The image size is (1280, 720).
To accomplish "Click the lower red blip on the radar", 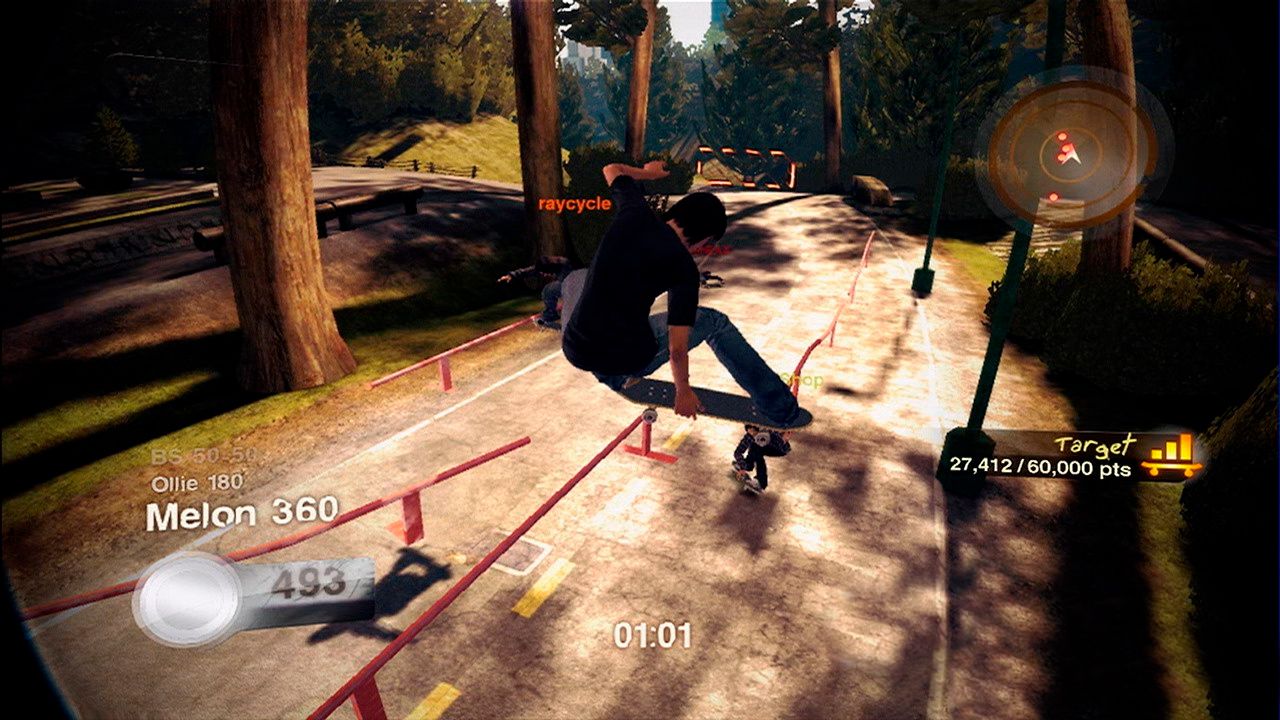I will click(x=1053, y=197).
